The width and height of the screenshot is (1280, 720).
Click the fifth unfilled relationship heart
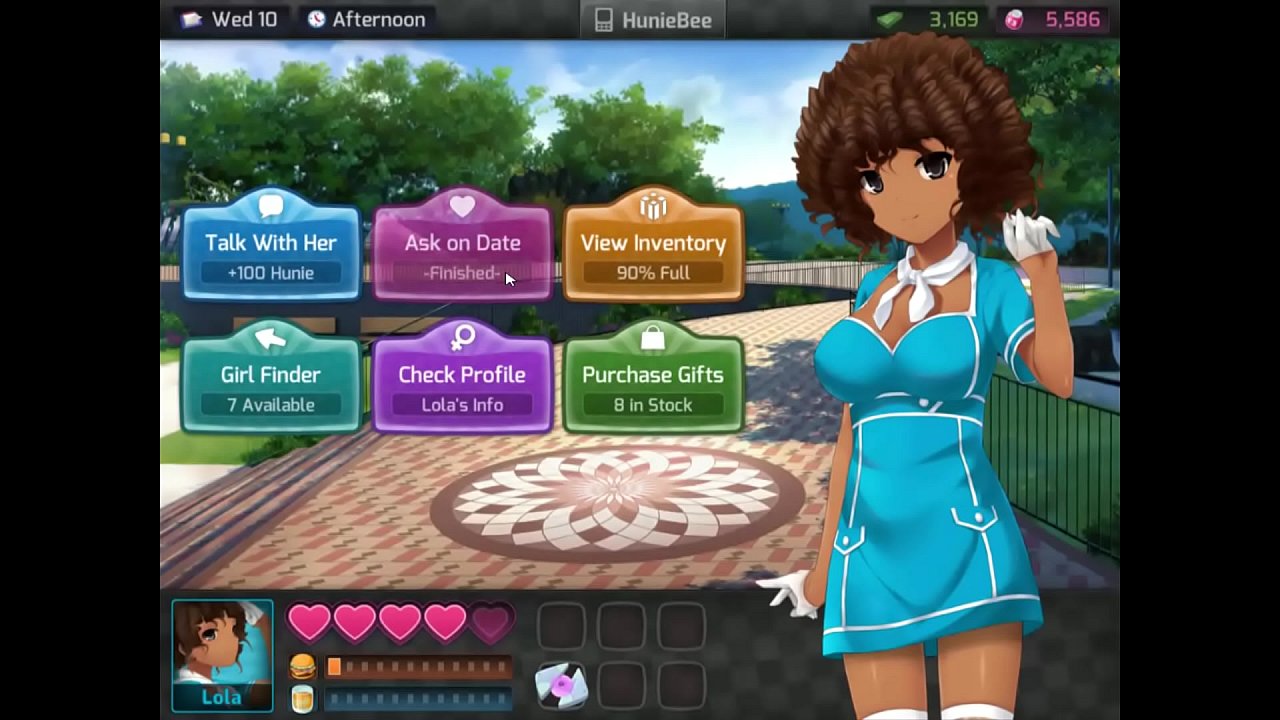coord(489,622)
